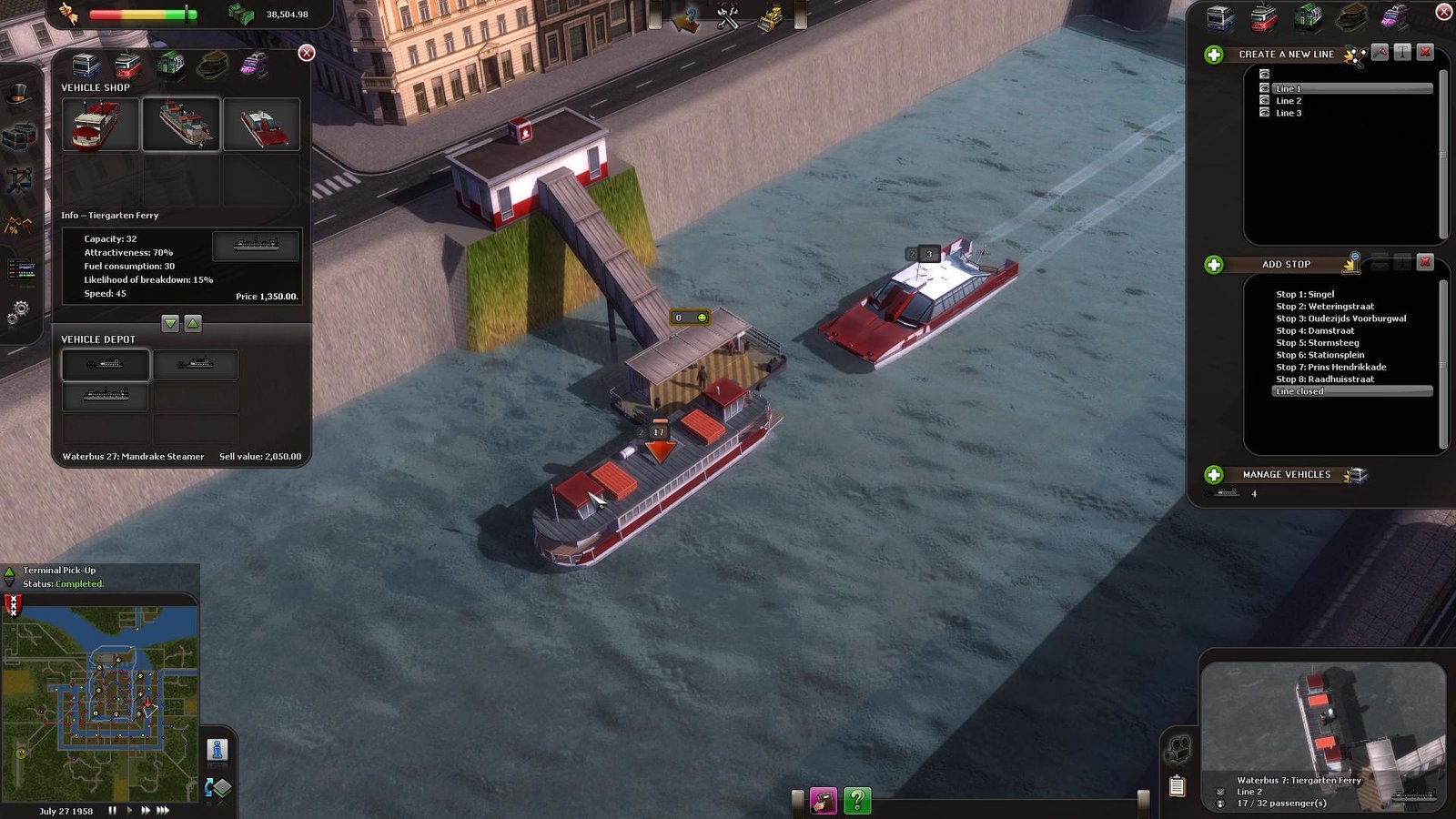Choose the red speedboat in Vehicle Shop
Image resolution: width=1456 pixels, height=819 pixels.
coord(261,125)
